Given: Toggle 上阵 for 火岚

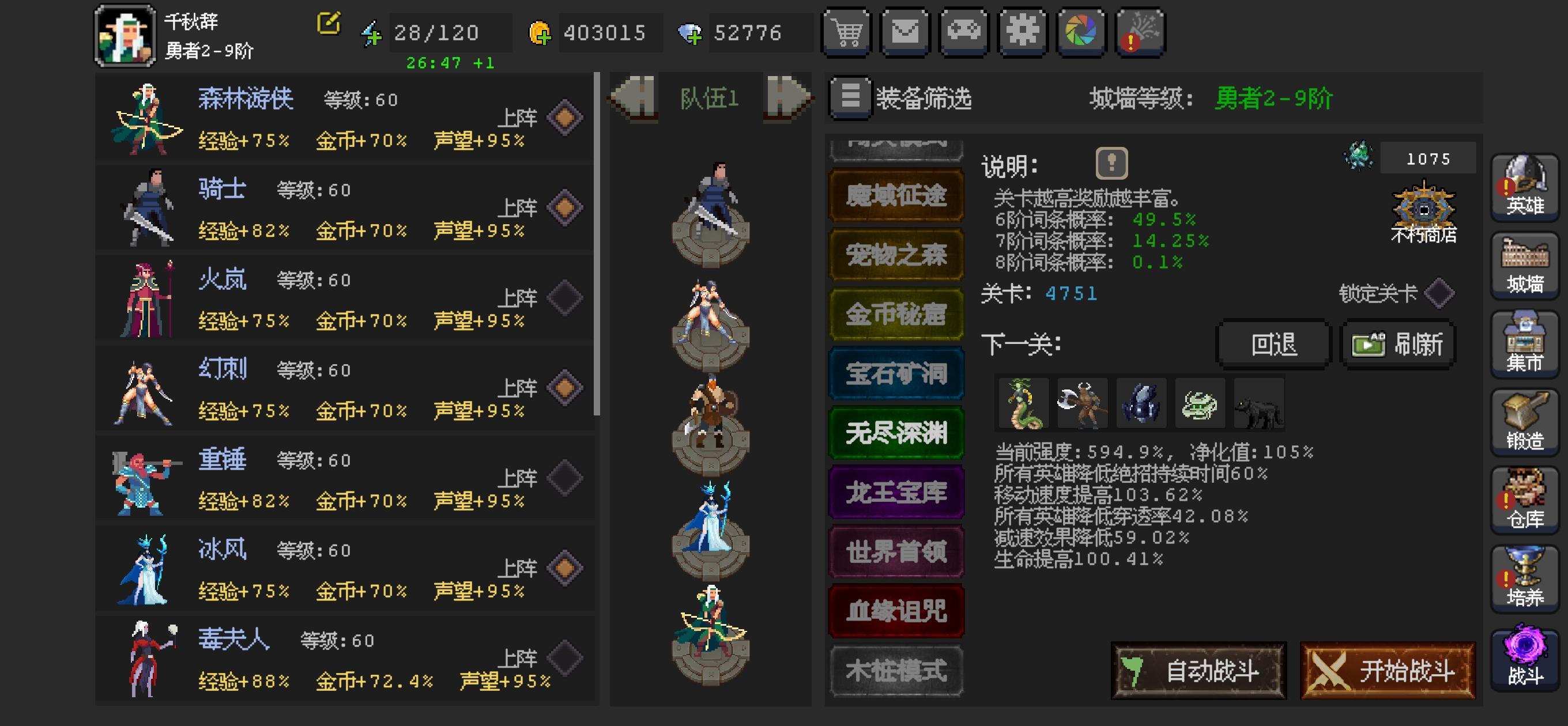Looking at the screenshot, I should [566, 297].
